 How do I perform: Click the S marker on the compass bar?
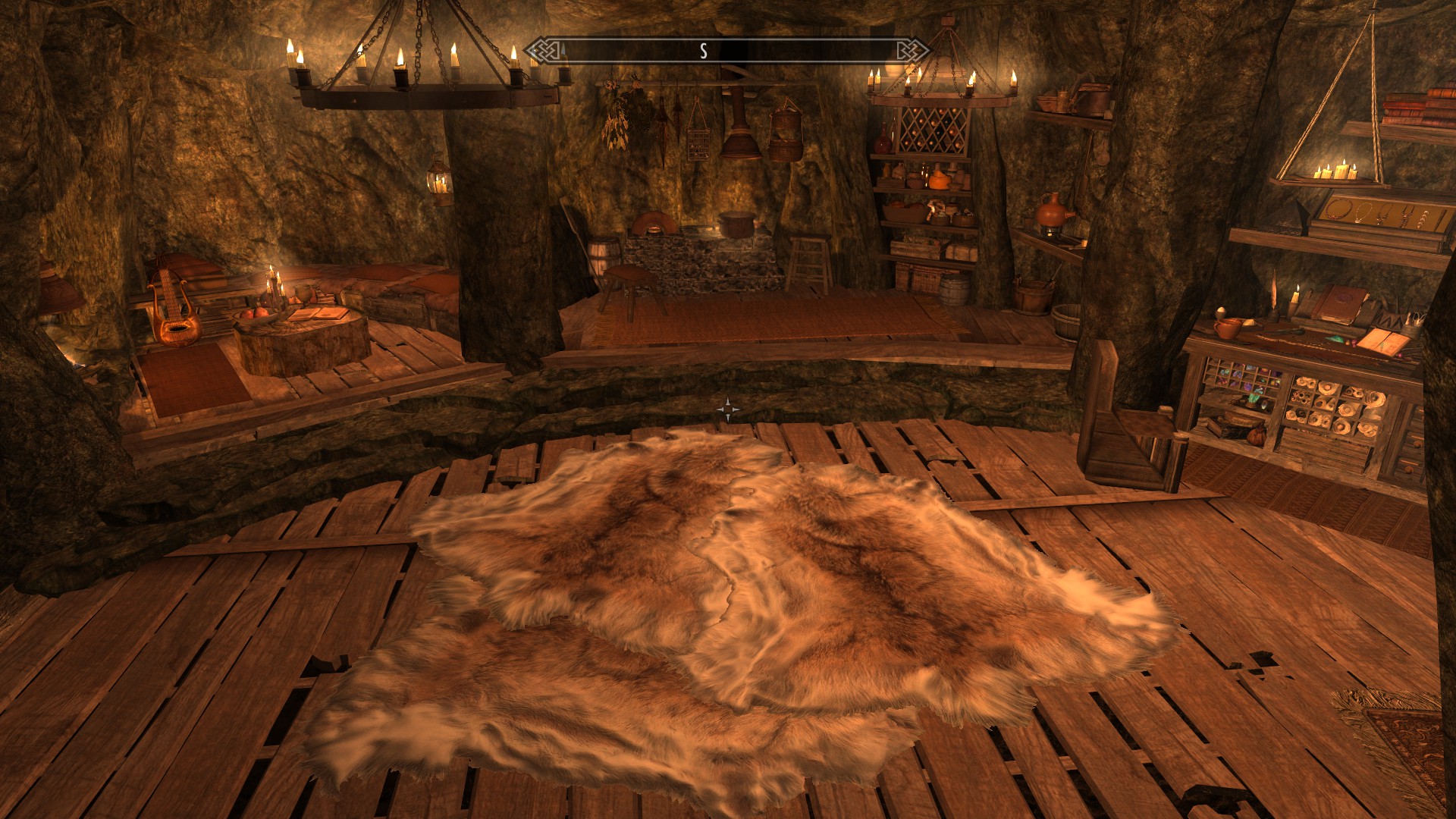704,52
